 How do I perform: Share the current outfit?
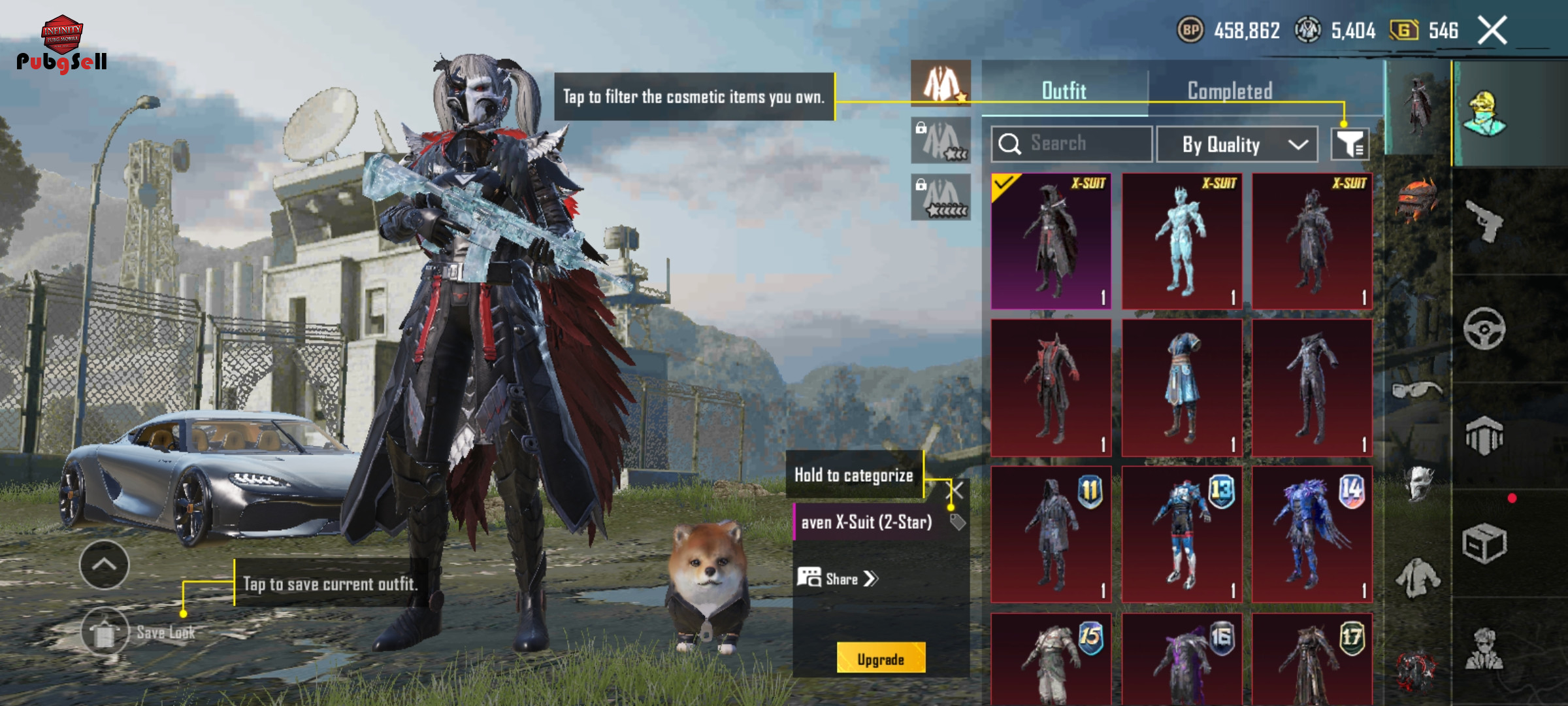coord(838,579)
